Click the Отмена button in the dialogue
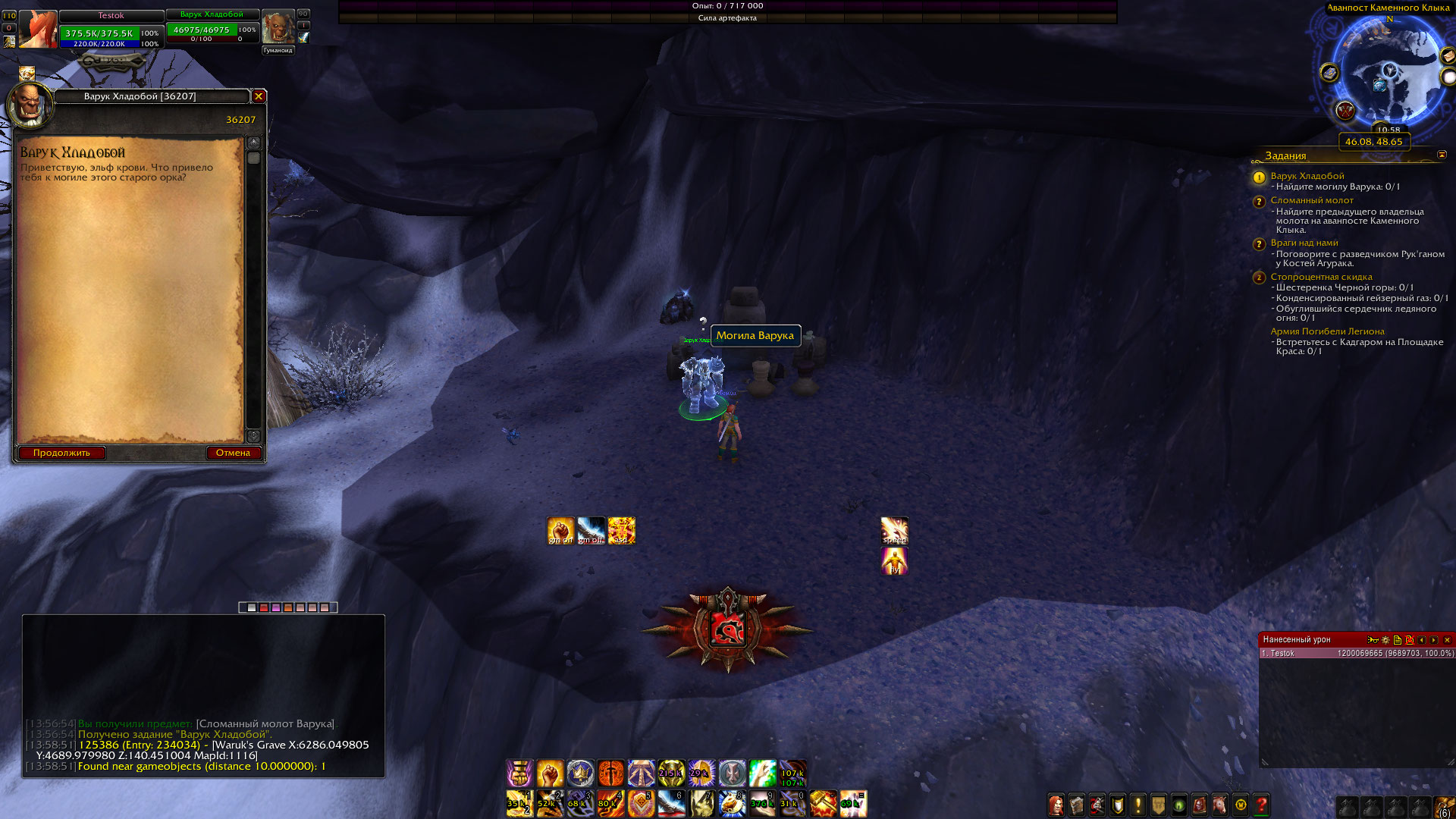Image resolution: width=1456 pixels, height=819 pixels. [x=233, y=453]
